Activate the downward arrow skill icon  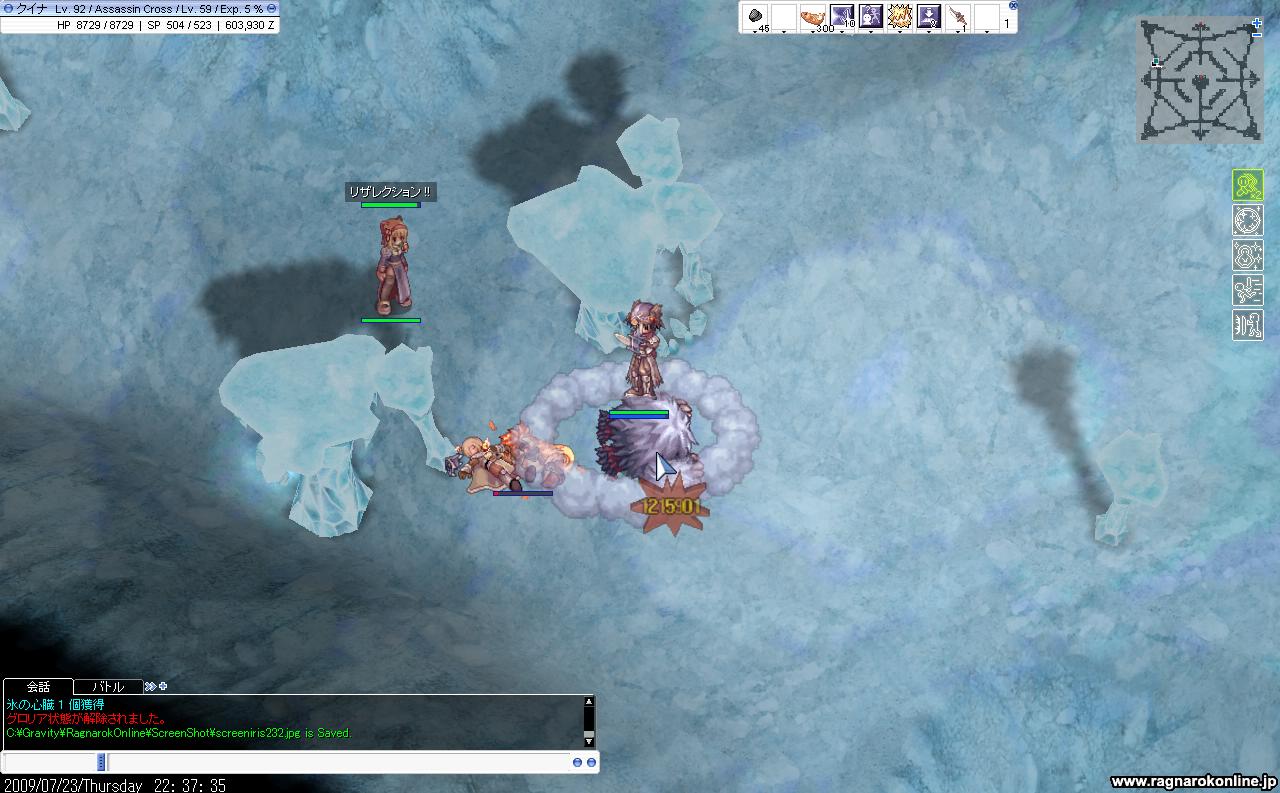[929, 17]
